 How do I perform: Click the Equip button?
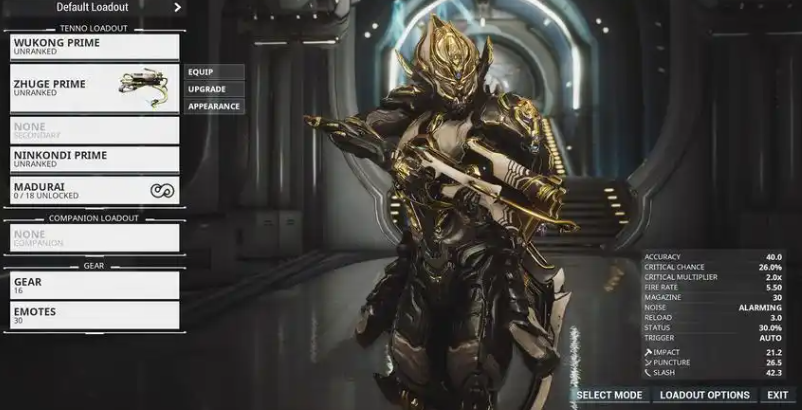214,72
